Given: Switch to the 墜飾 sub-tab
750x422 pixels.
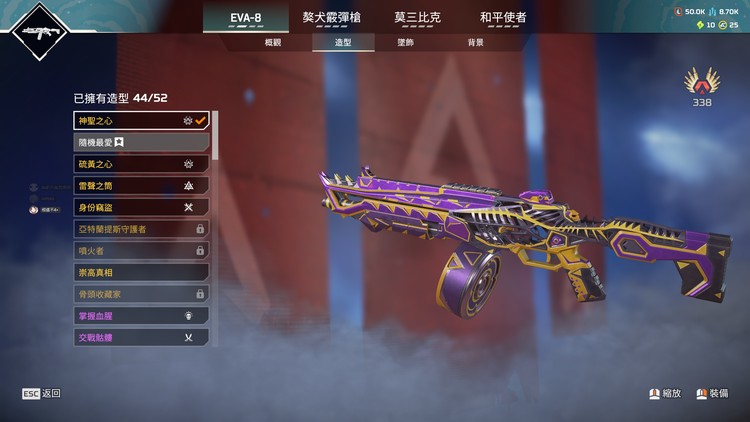Looking at the screenshot, I should [406, 43].
